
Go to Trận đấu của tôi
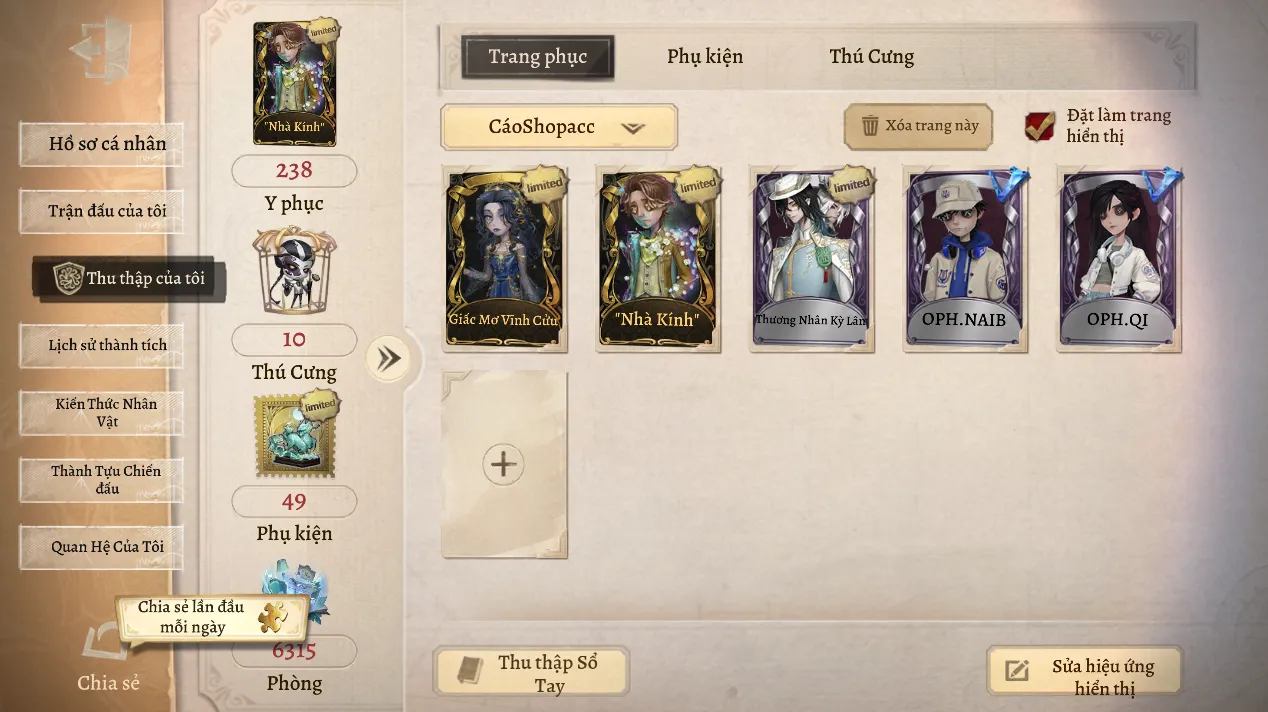point(101,211)
